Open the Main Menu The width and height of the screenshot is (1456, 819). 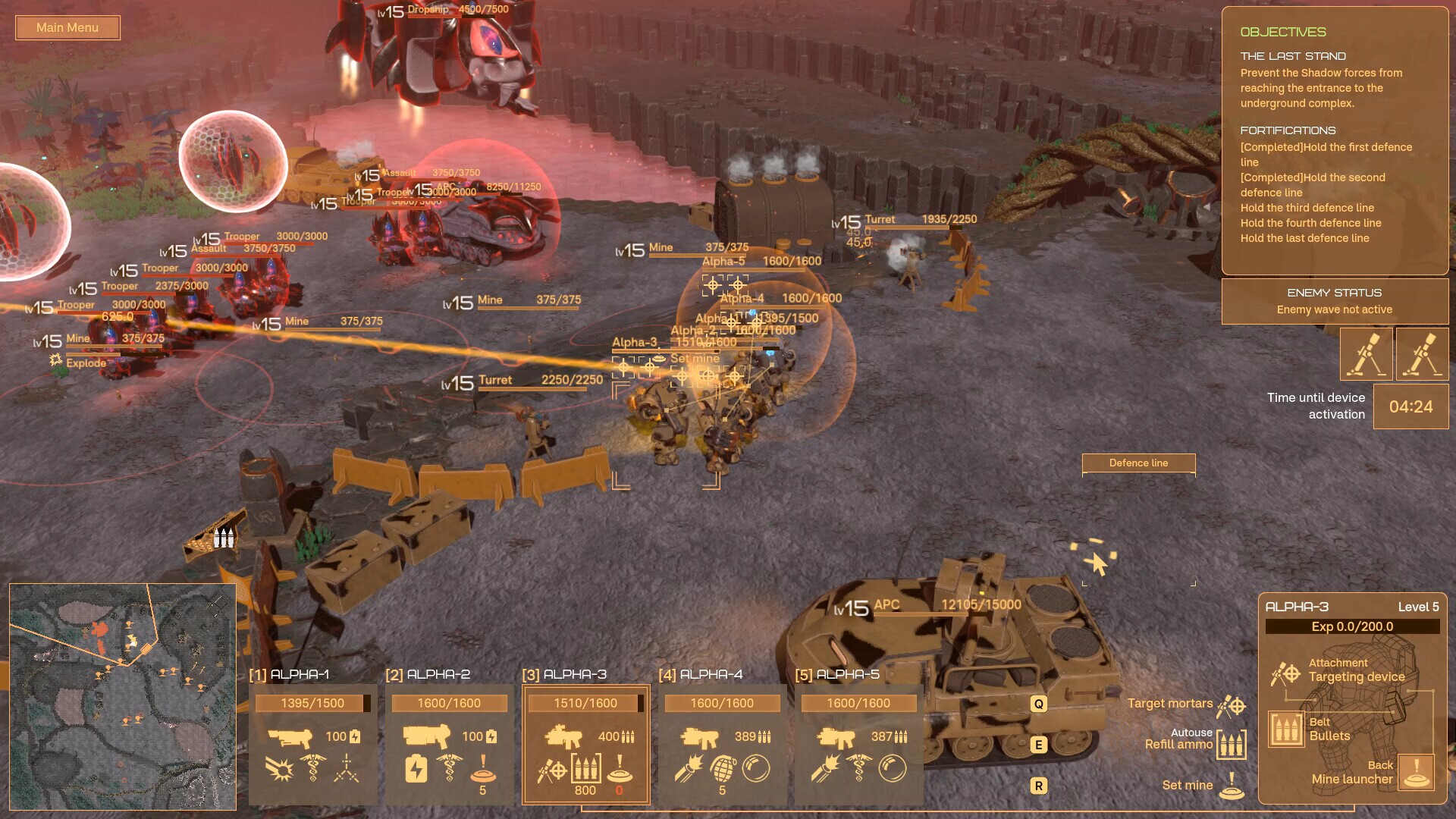67,27
